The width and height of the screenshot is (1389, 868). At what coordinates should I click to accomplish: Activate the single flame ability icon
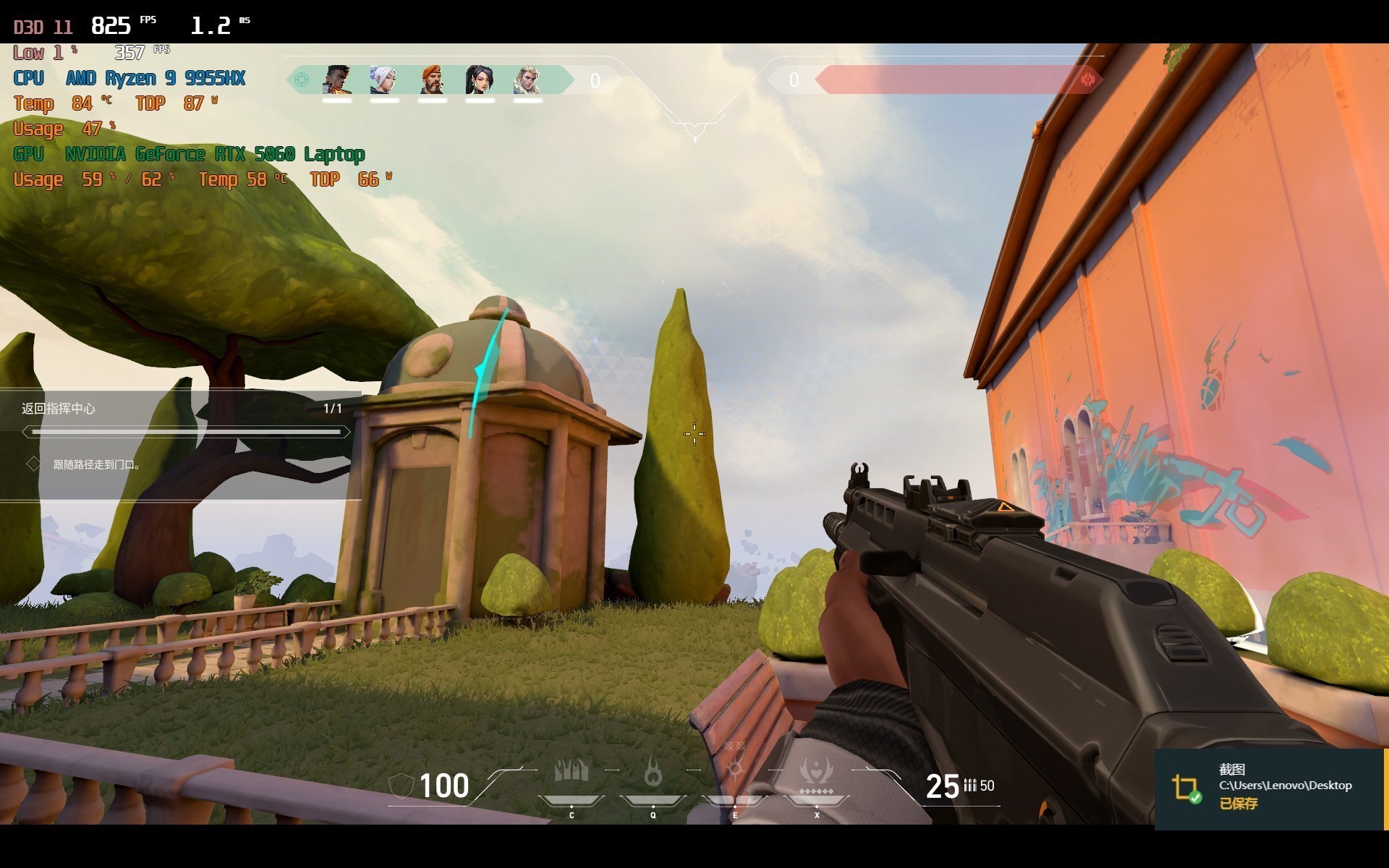[x=653, y=773]
